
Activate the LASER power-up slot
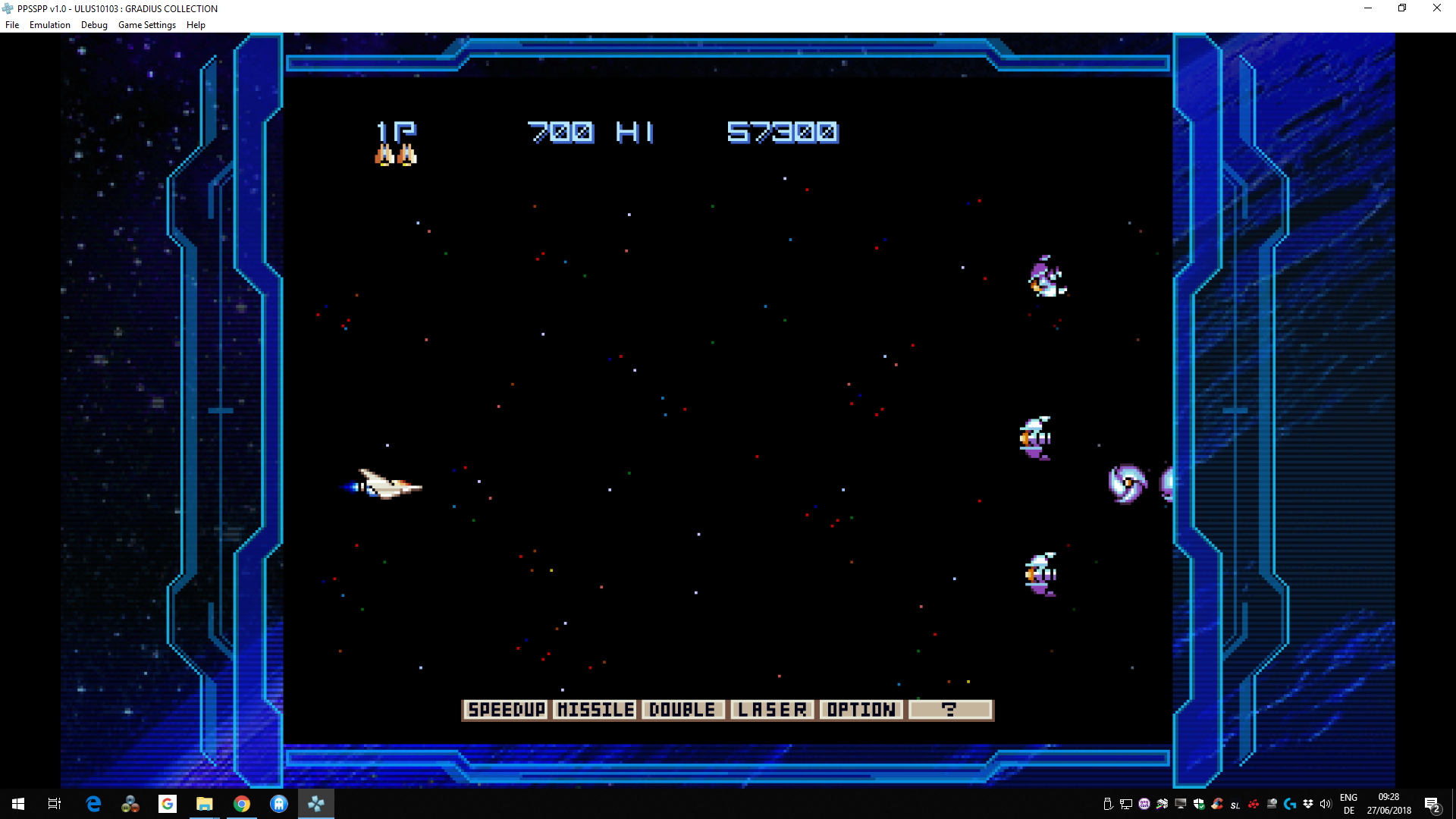pyautogui.click(x=772, y=710)
